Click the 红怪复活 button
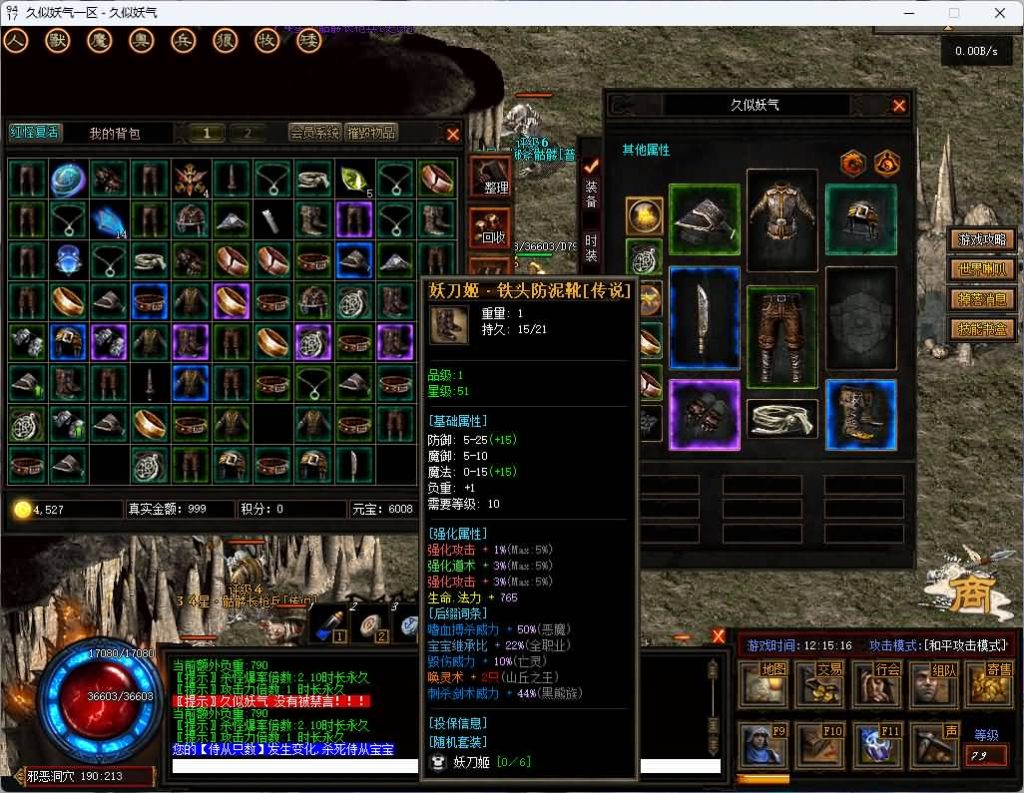The width and height of the screenshot is (1024, 793). pos(35,133)
